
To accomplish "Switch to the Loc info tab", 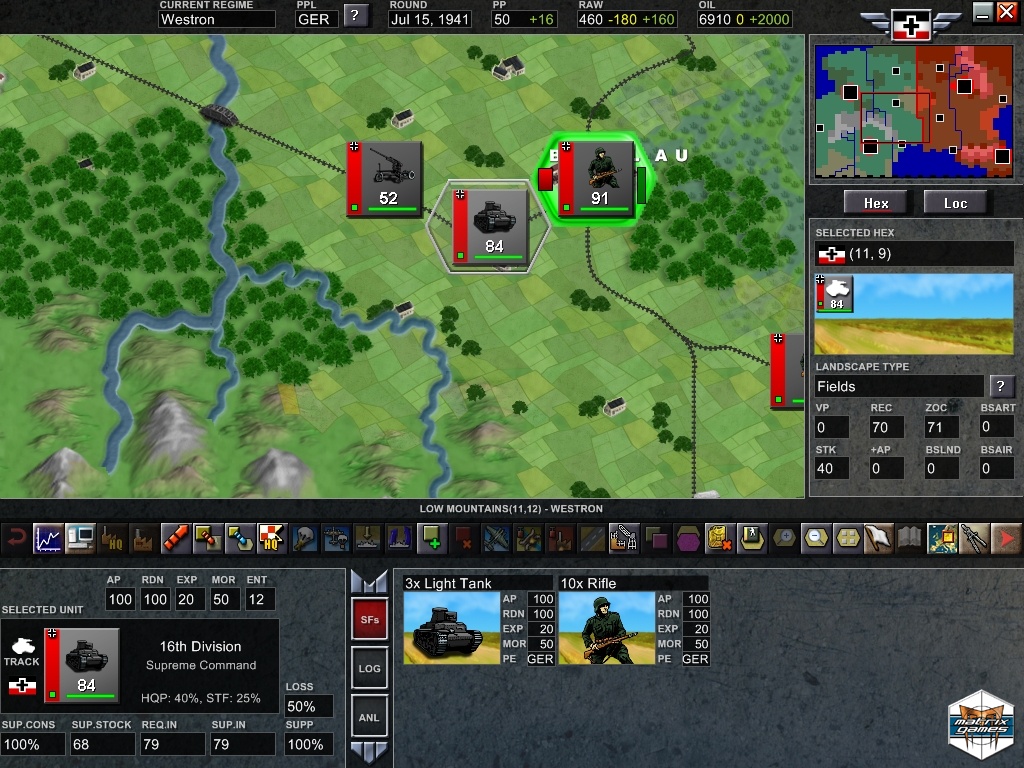I will [x=955, y=203].
